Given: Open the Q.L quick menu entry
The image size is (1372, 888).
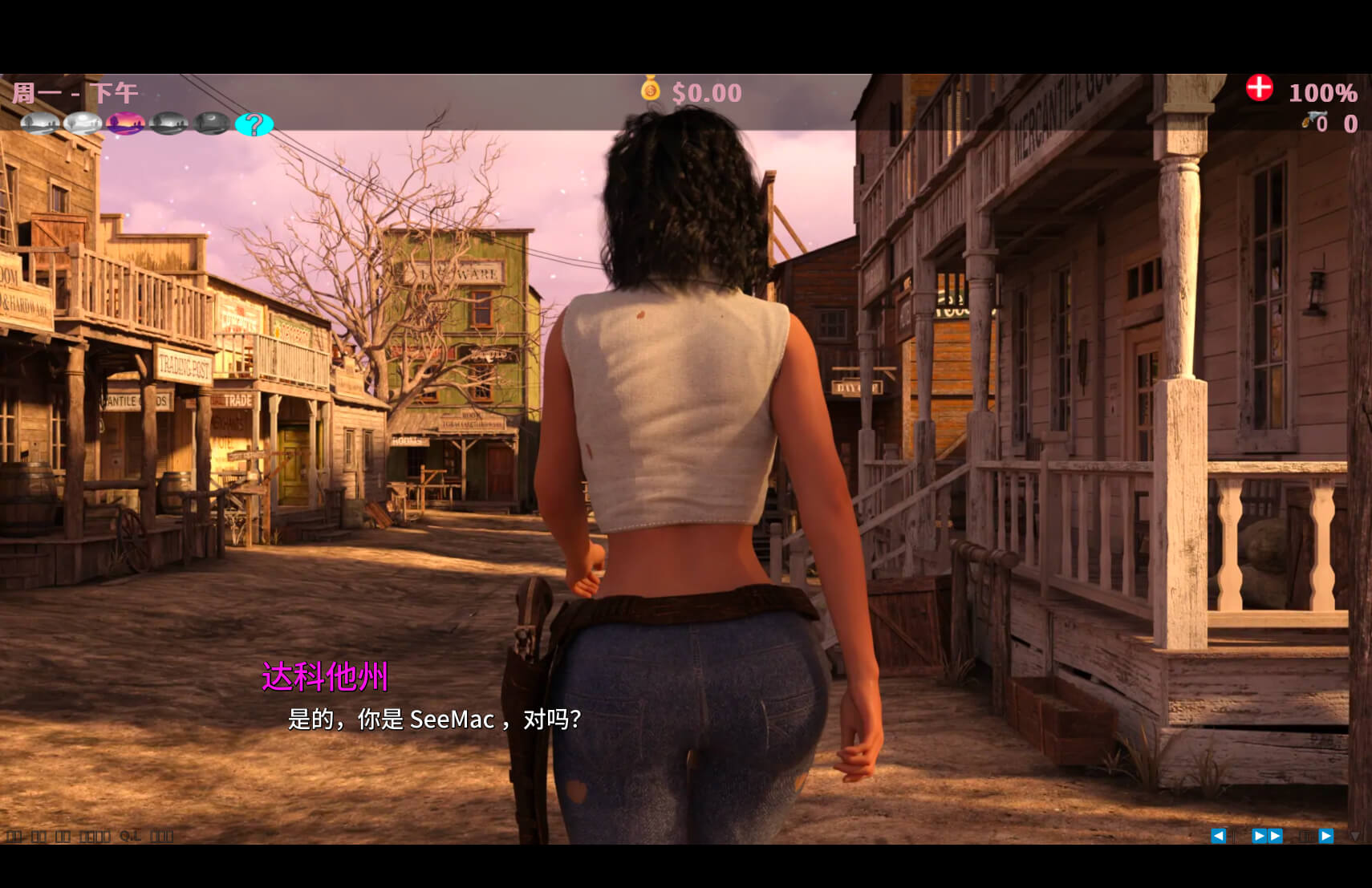Looking at the screenshot, I should pos(130,837).
